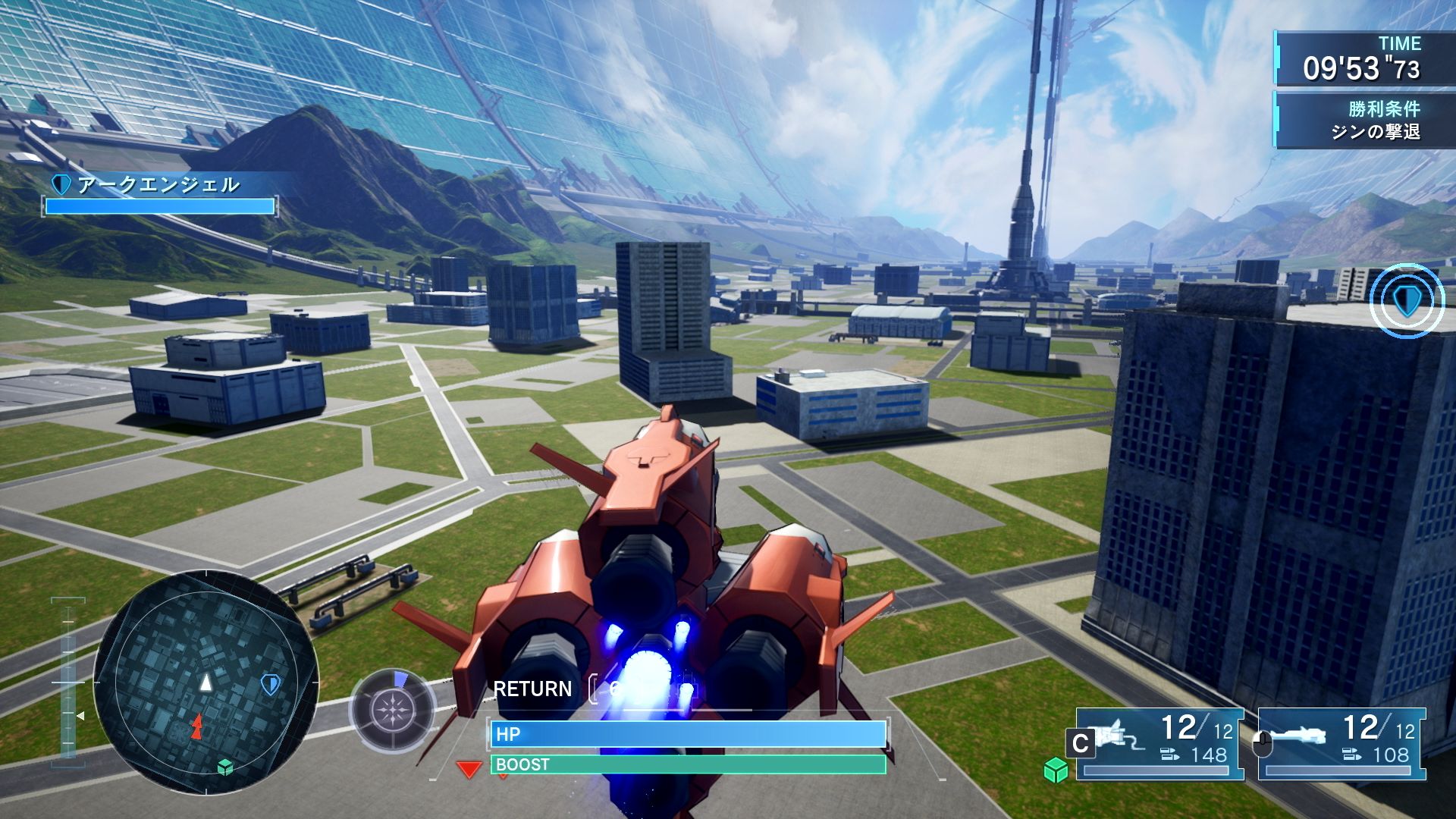This screenshot has width=1456, height=819.
Task: Click the round compass gauge beside RETURN
Action: [x=392, y=711]
